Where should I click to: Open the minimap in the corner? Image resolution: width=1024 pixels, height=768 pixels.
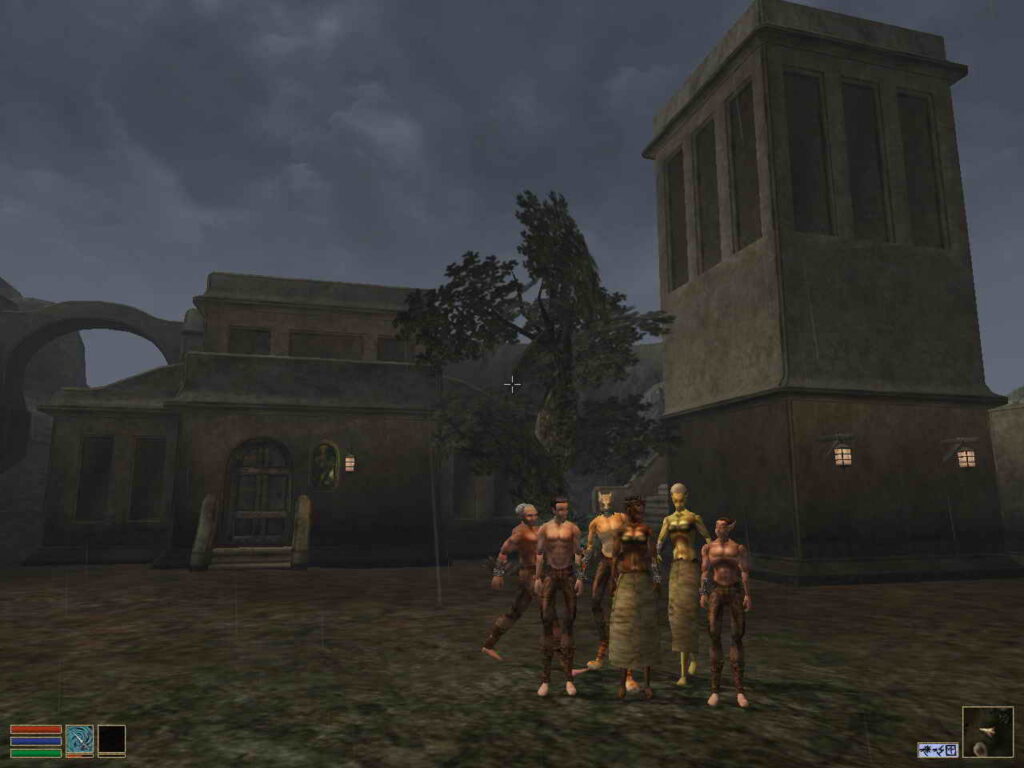click(x=987, y=731)
